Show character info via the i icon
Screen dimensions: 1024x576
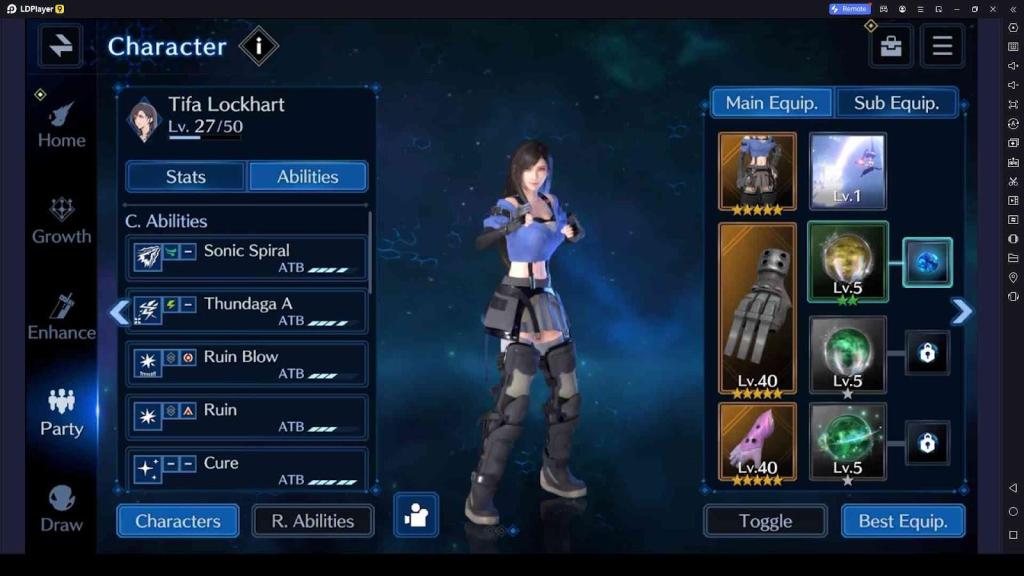pyautogui.click(x=259, y=46)
